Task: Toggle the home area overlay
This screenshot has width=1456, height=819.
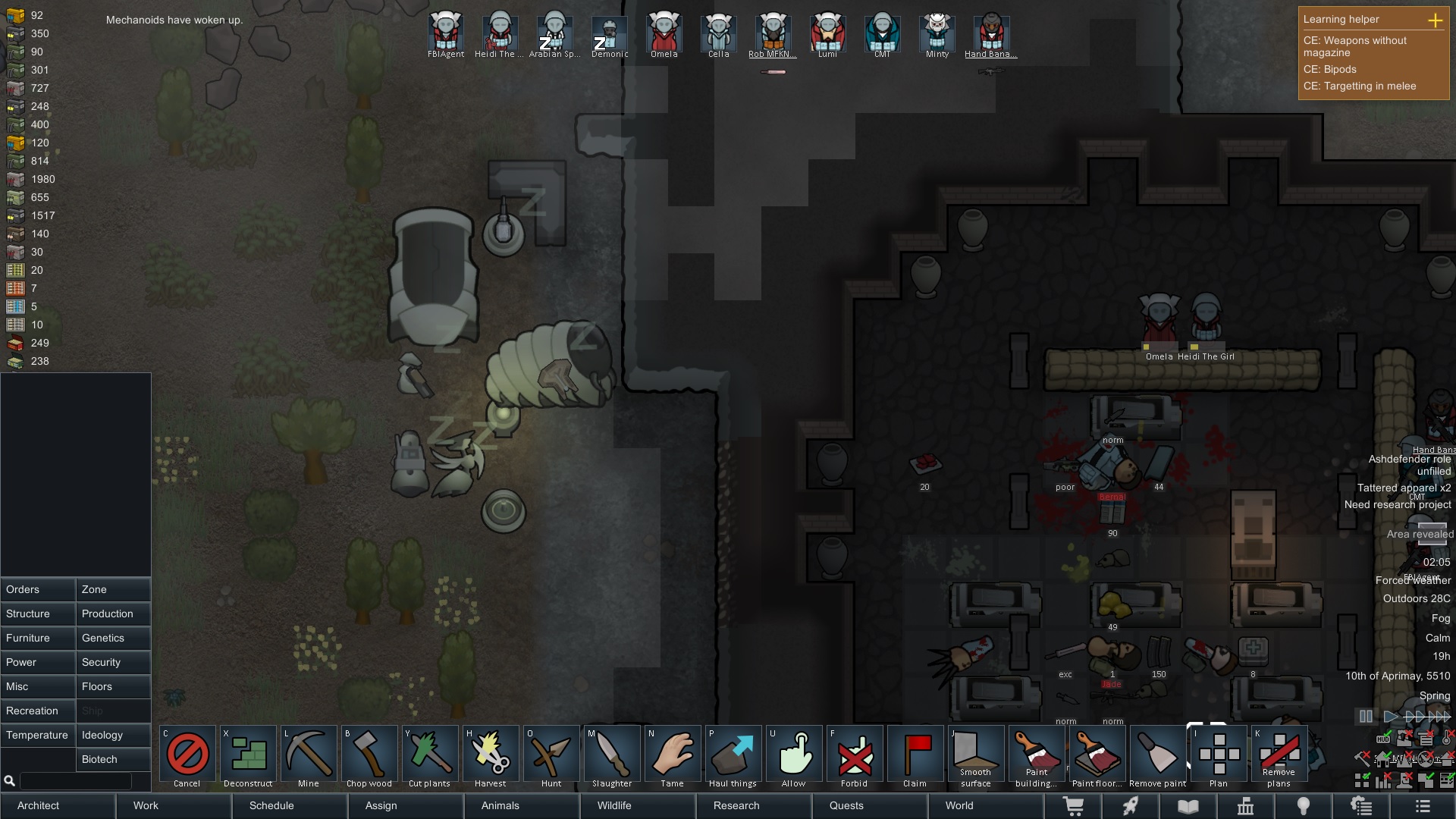Action: pos(1382,761)
